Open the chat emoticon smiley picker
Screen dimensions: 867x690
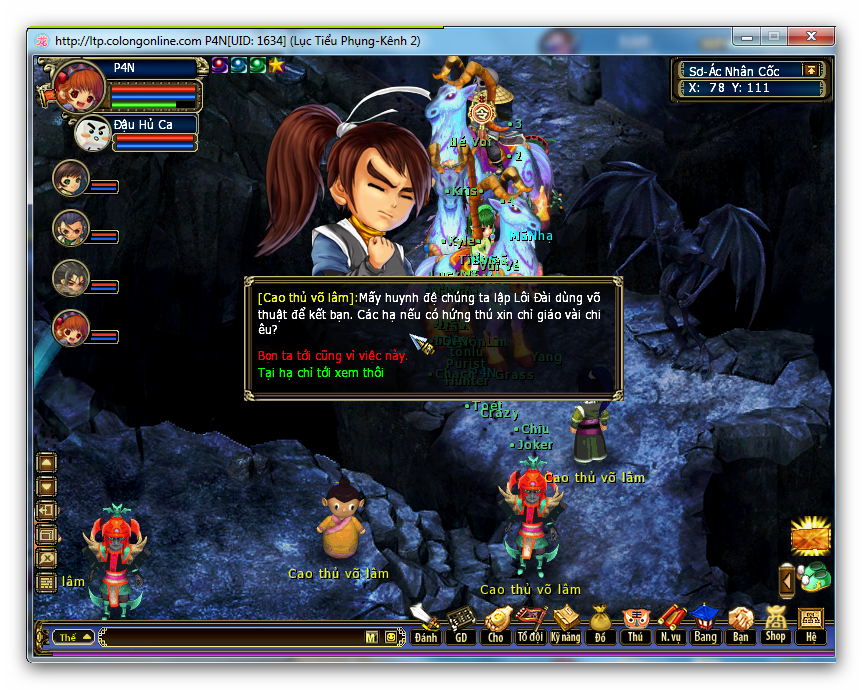coord(391,637)
